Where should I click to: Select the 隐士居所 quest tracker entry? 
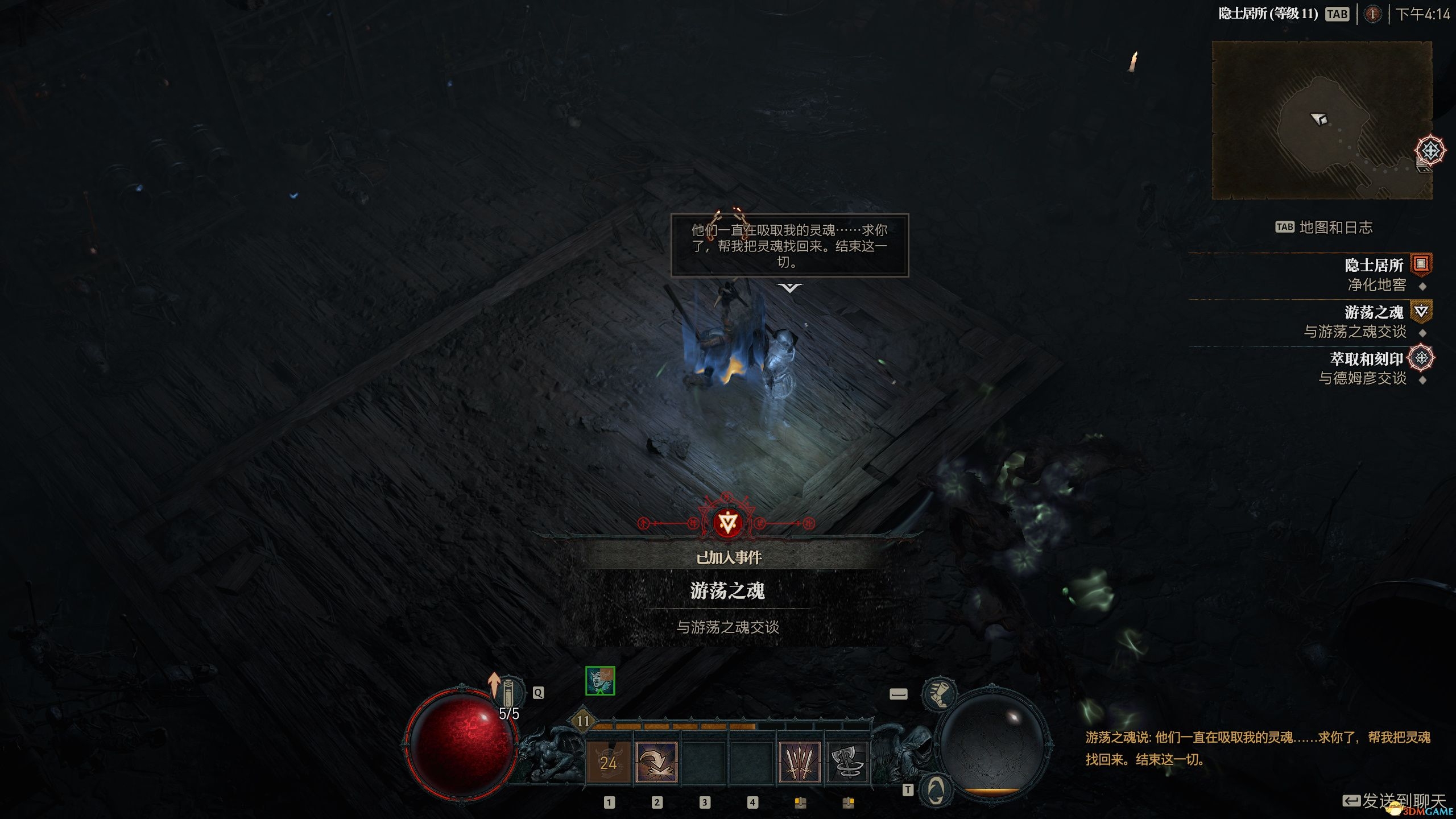pyautogui.click(x=1374, y=265)
